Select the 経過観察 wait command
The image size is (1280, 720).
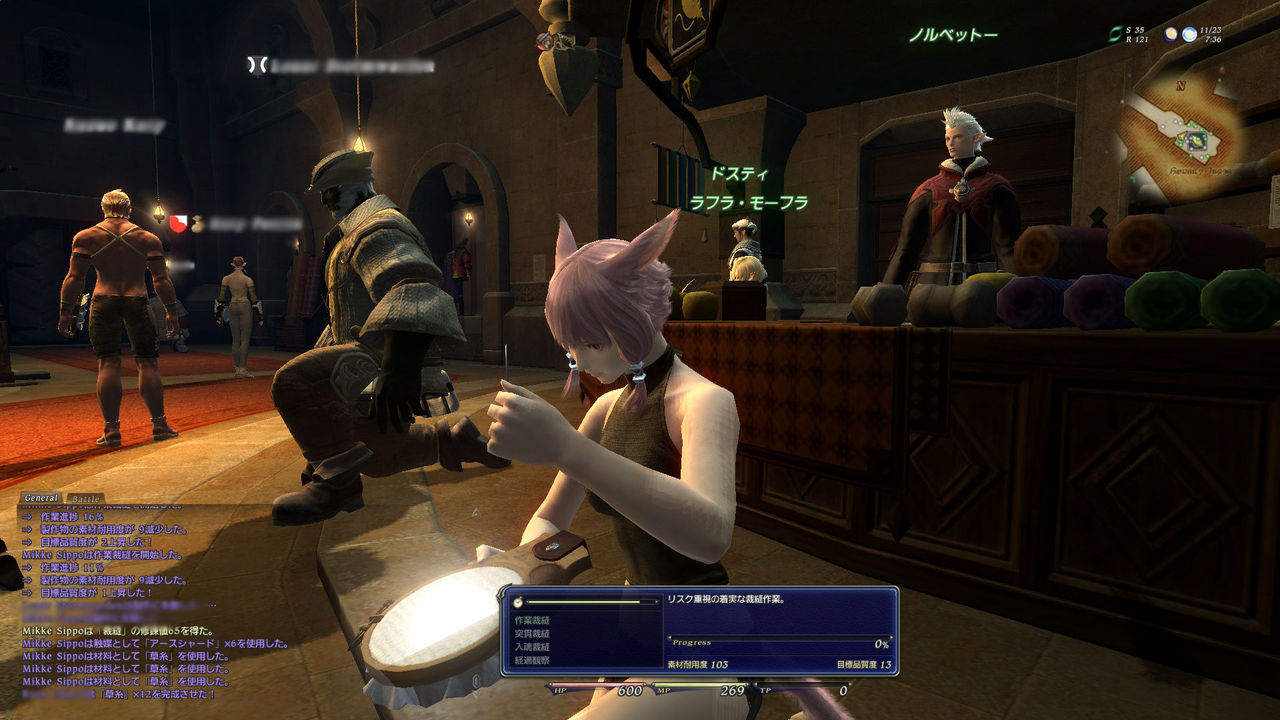pos(532,661)
